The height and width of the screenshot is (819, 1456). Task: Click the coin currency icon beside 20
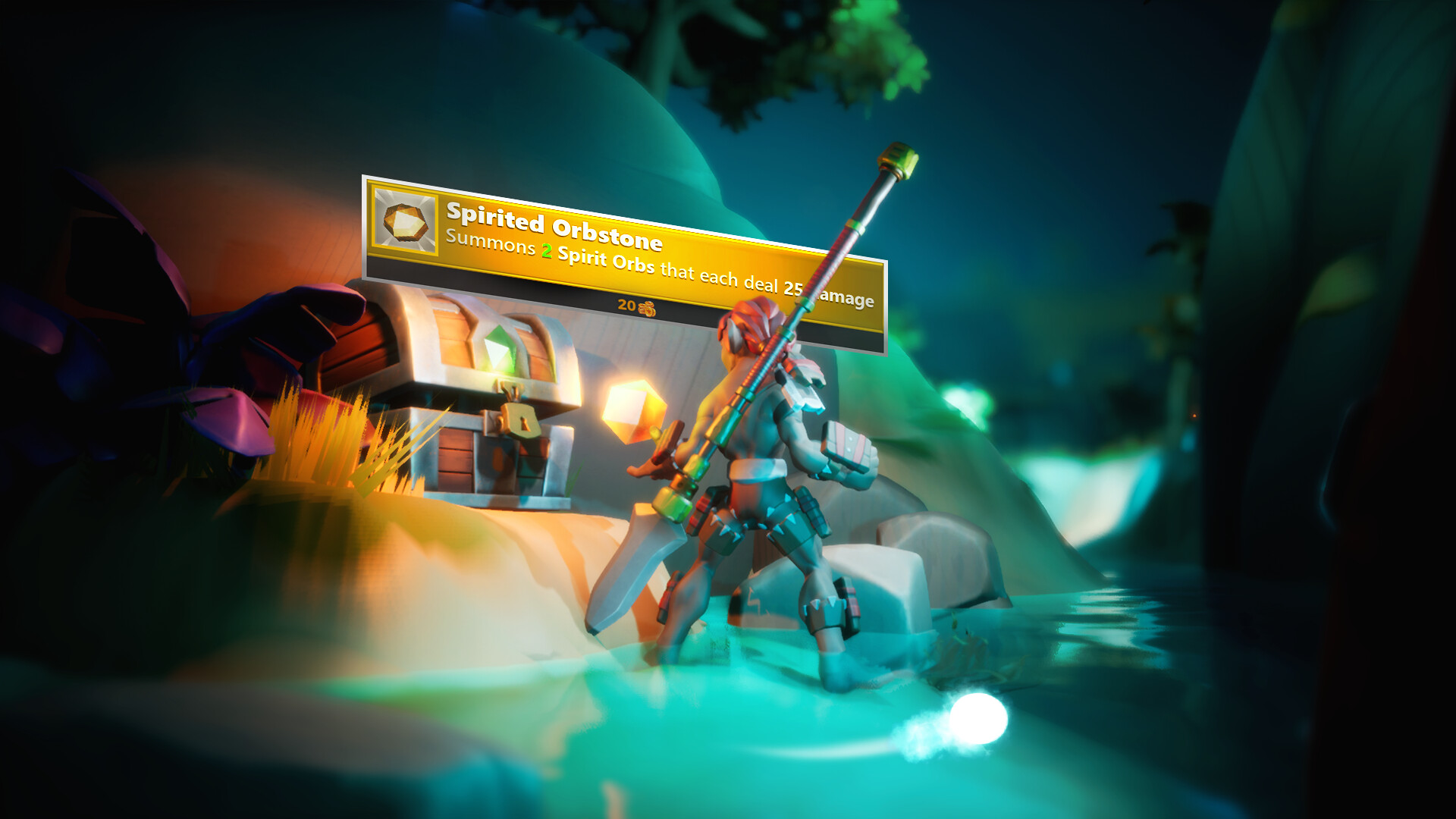647,308
